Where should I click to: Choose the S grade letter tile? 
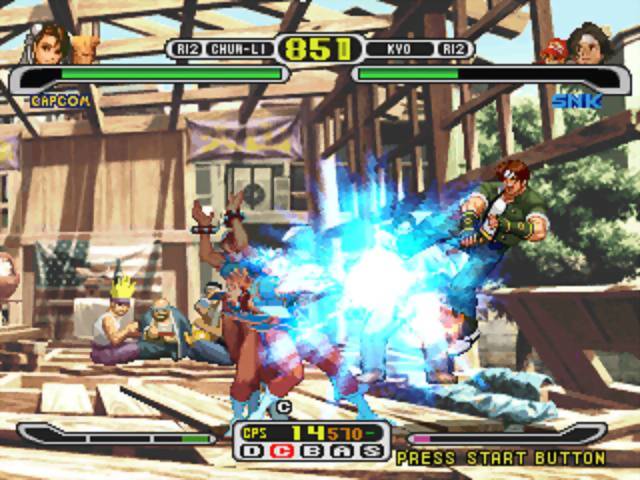pos(372,452)
